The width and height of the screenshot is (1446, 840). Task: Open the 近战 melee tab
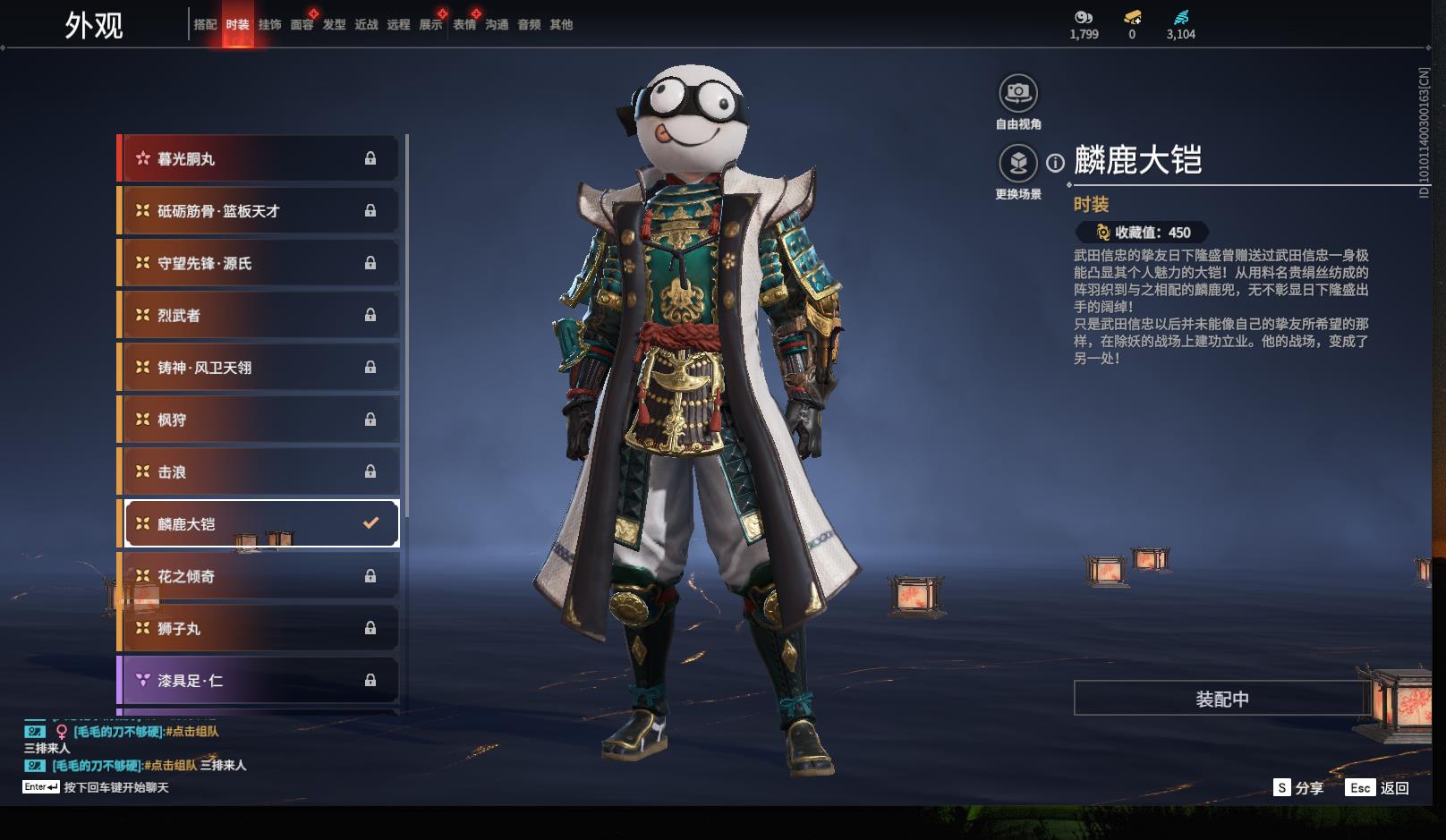tap(366, 25)
